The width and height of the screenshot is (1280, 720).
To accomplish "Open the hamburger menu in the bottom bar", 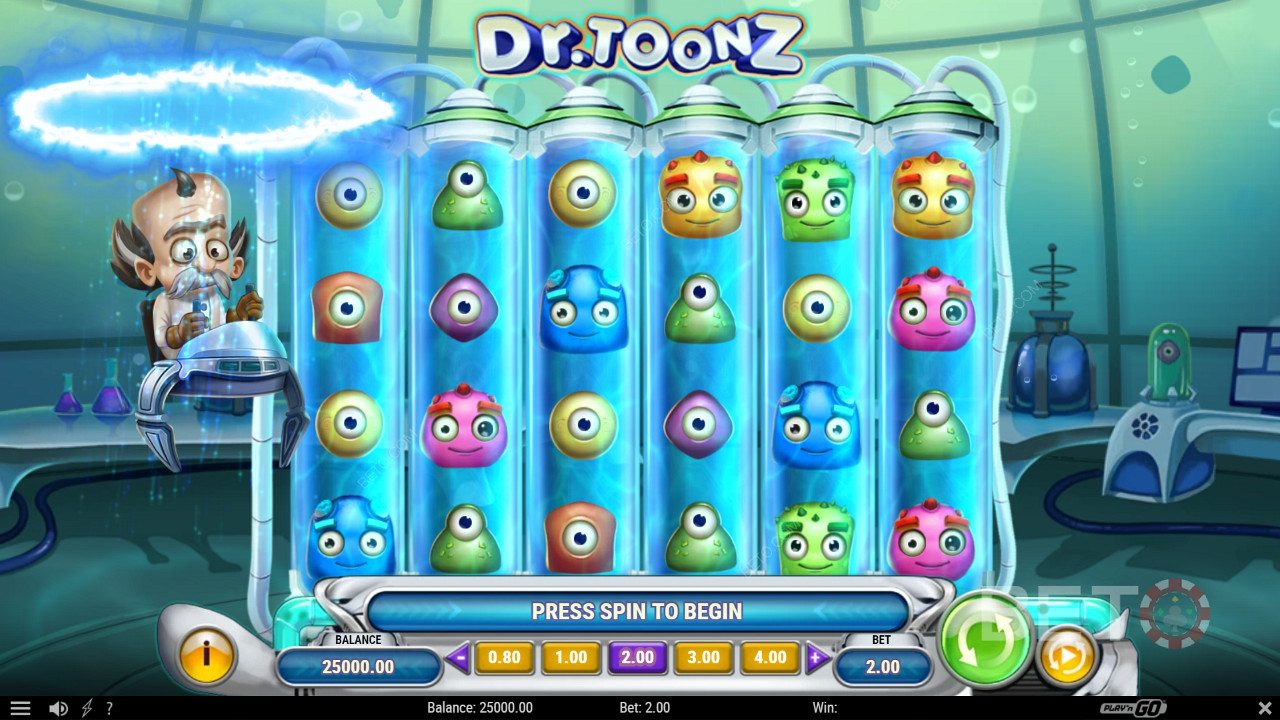I will click(x=20, y=707).
